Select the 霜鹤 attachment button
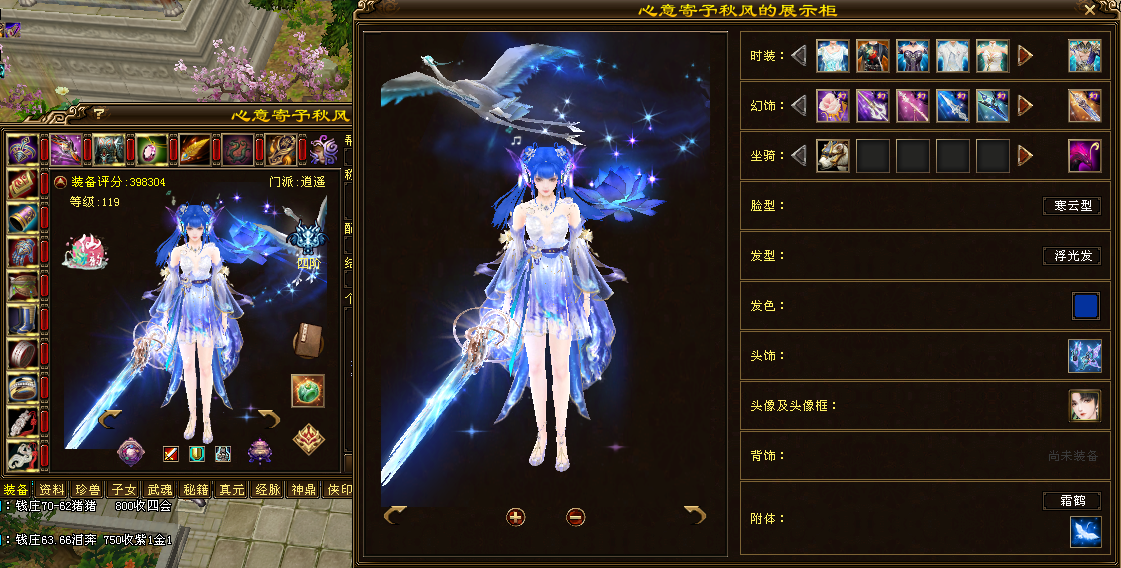Image resolution: width=1121 pixels, height=568 pixels. pos(1071,501)
